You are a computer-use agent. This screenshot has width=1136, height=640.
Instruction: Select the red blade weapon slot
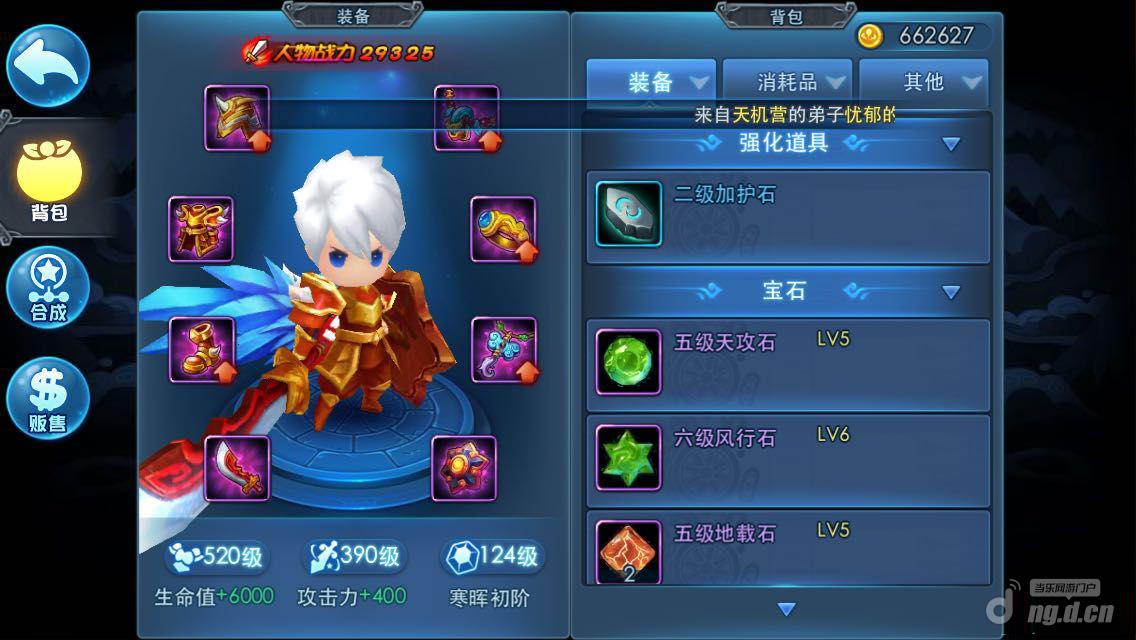[x=237, y=468]
